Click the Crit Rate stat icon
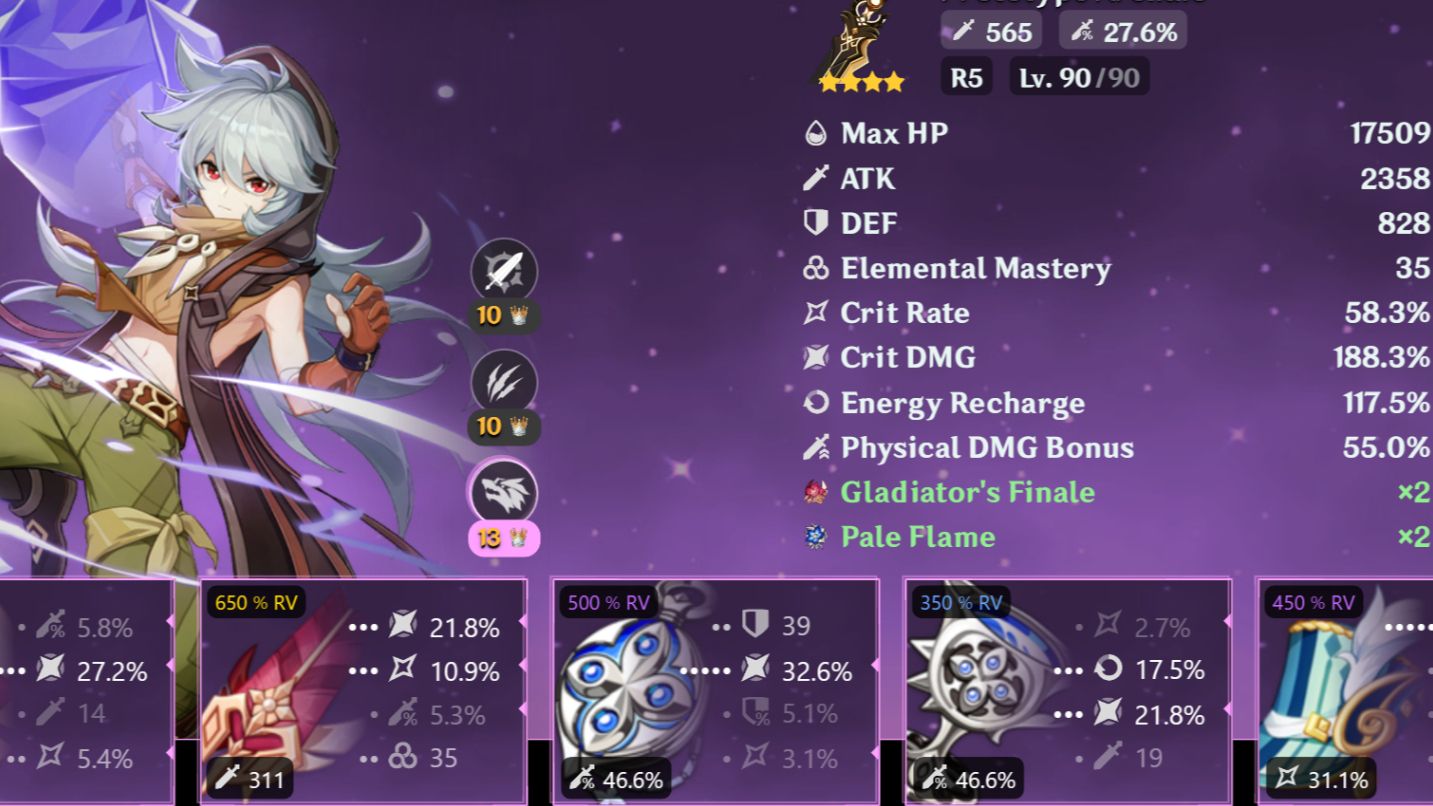Viewport: 1433px width, 806px height. [816, 313]
